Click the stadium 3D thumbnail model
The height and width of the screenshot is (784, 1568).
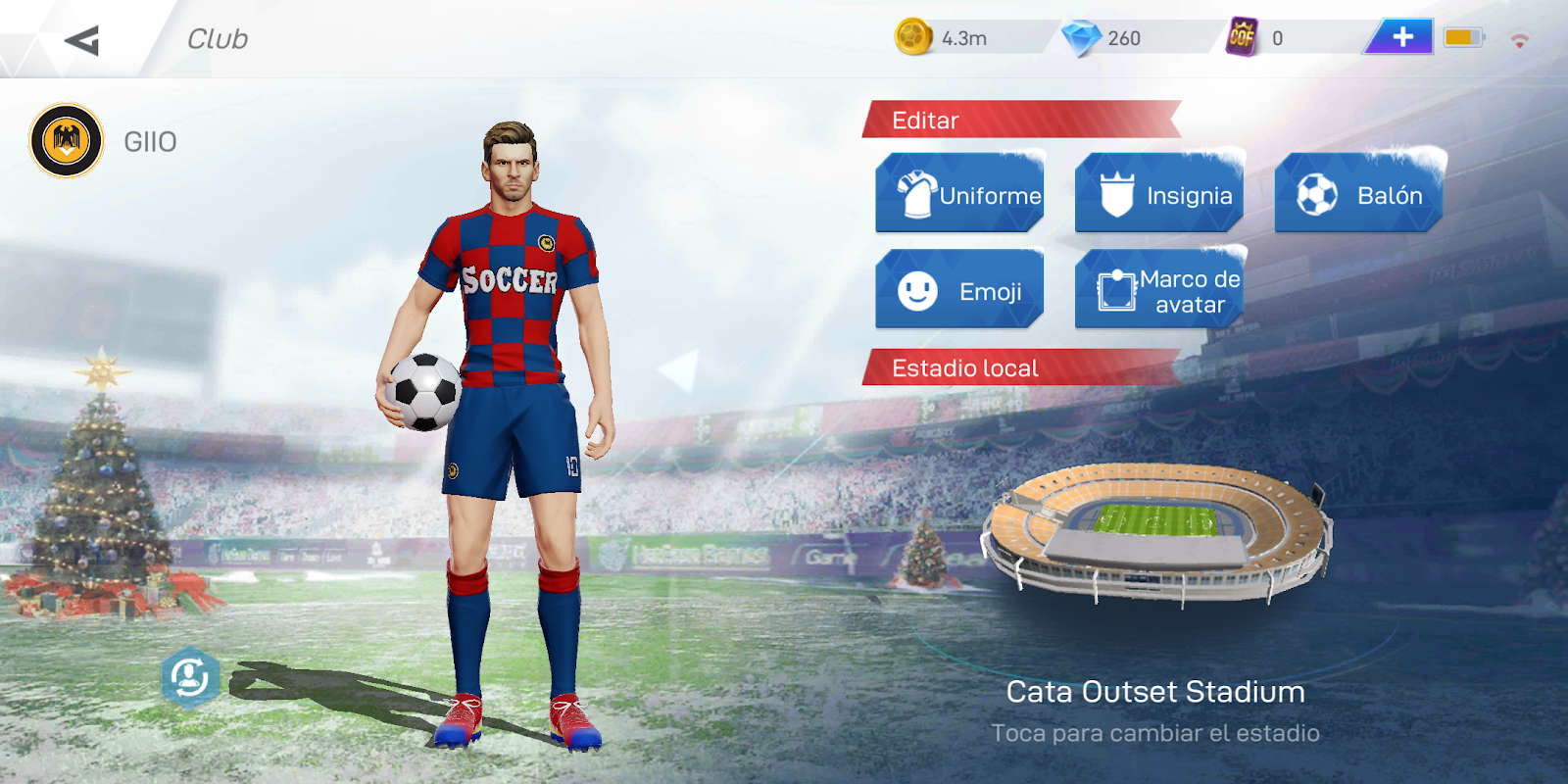coord(1161,534)
